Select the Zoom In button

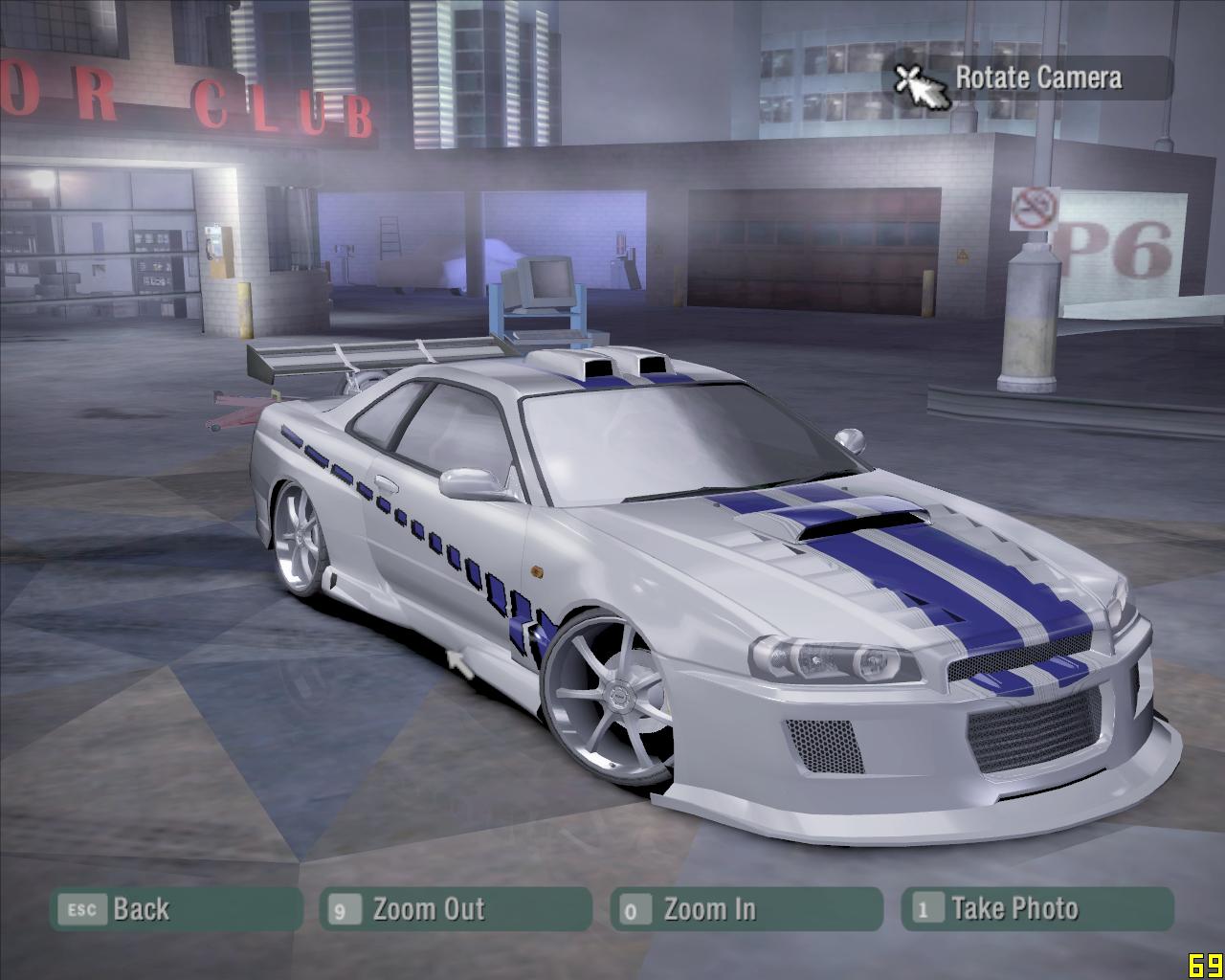pyautogui.click(x=746, y=909)
